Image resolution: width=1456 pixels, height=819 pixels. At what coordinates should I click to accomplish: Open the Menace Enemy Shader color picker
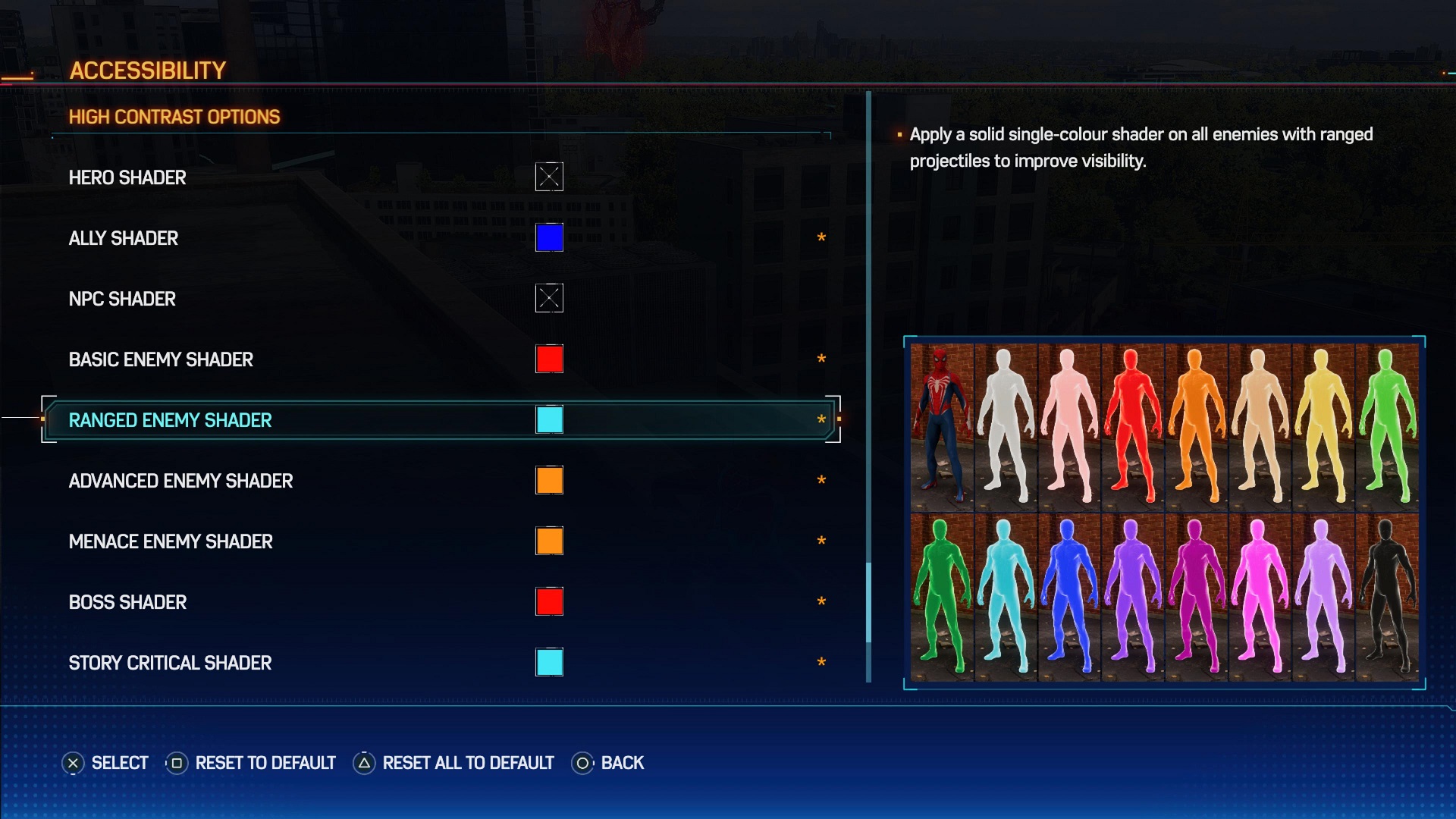[550, 541]
